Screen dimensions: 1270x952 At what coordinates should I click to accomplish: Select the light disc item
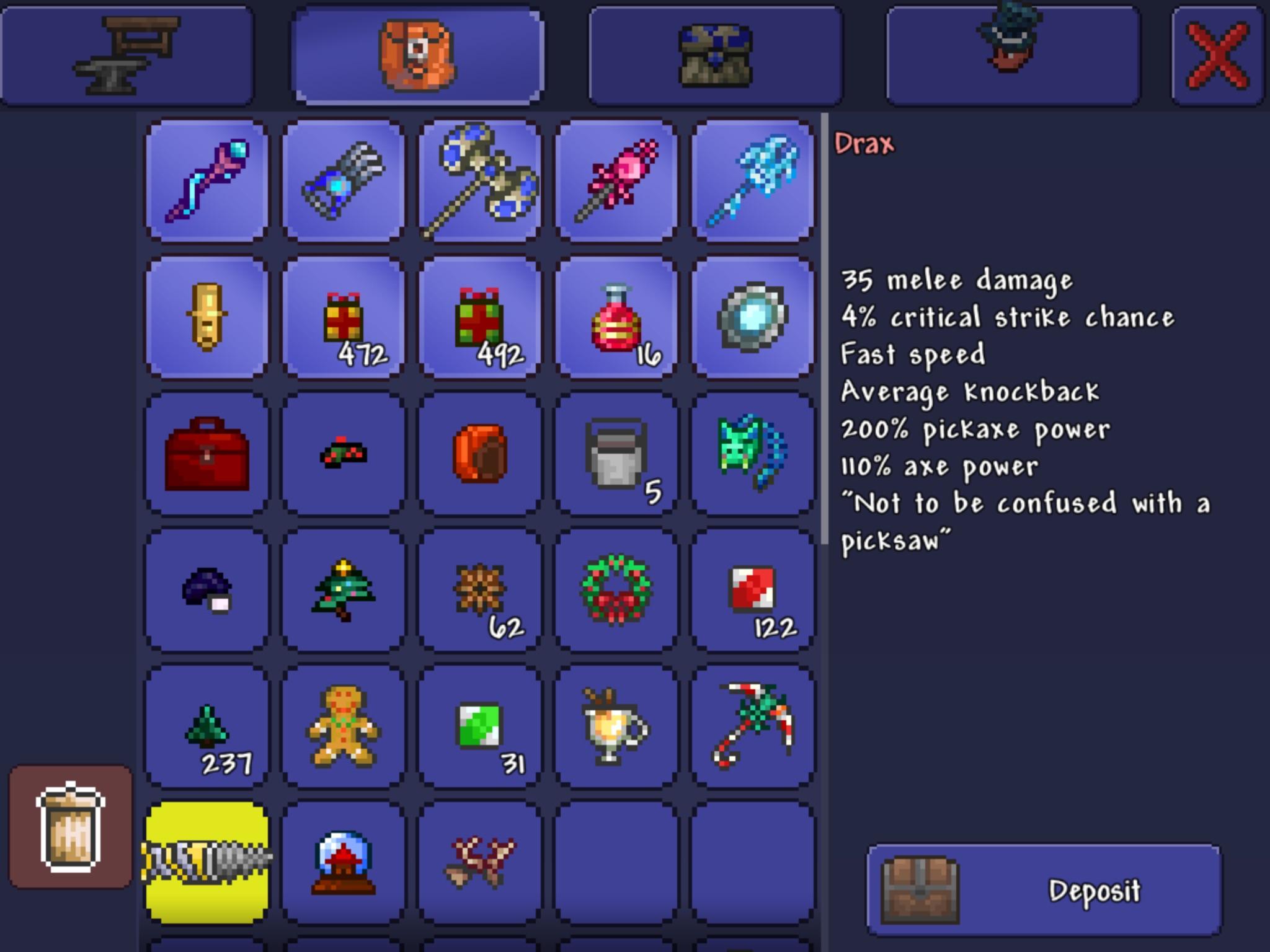point(752,316)
